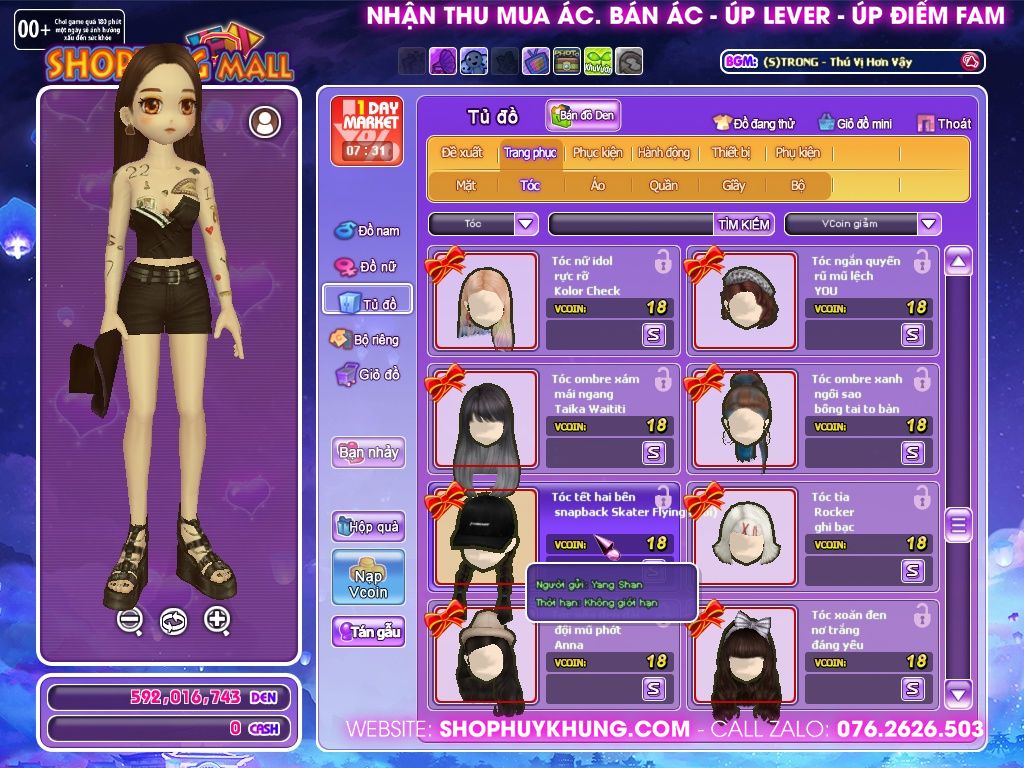Viewport: 1024px width, 768px height.
Task: Click the Nạp Vcoin button
Action: (x=368, y=577)
